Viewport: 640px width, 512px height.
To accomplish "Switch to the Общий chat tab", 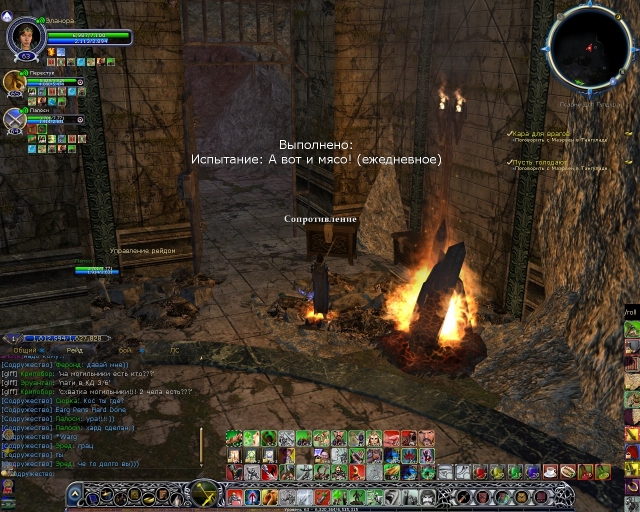I will click(24, 350).
